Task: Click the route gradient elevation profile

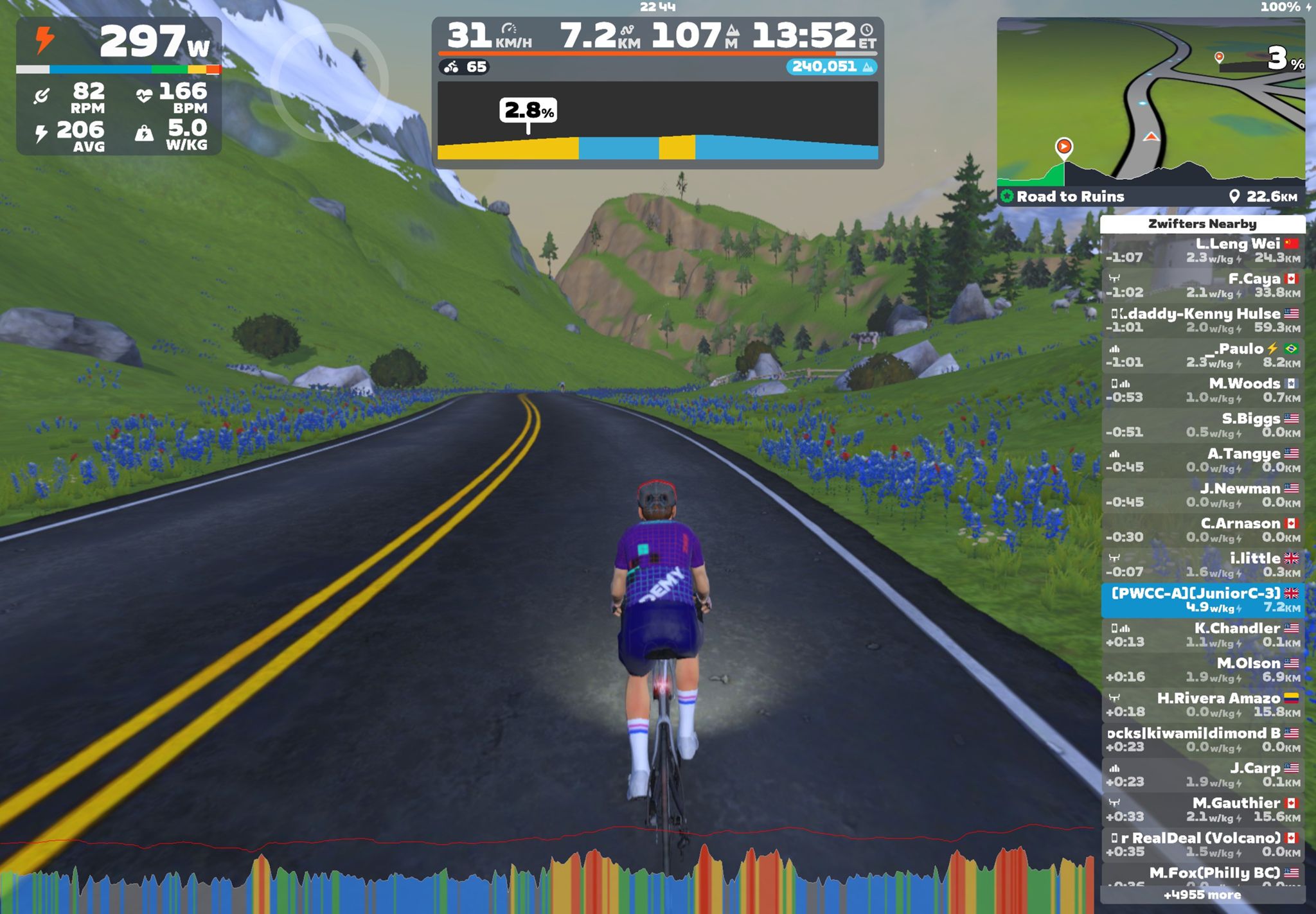Action: pos(657,121)
